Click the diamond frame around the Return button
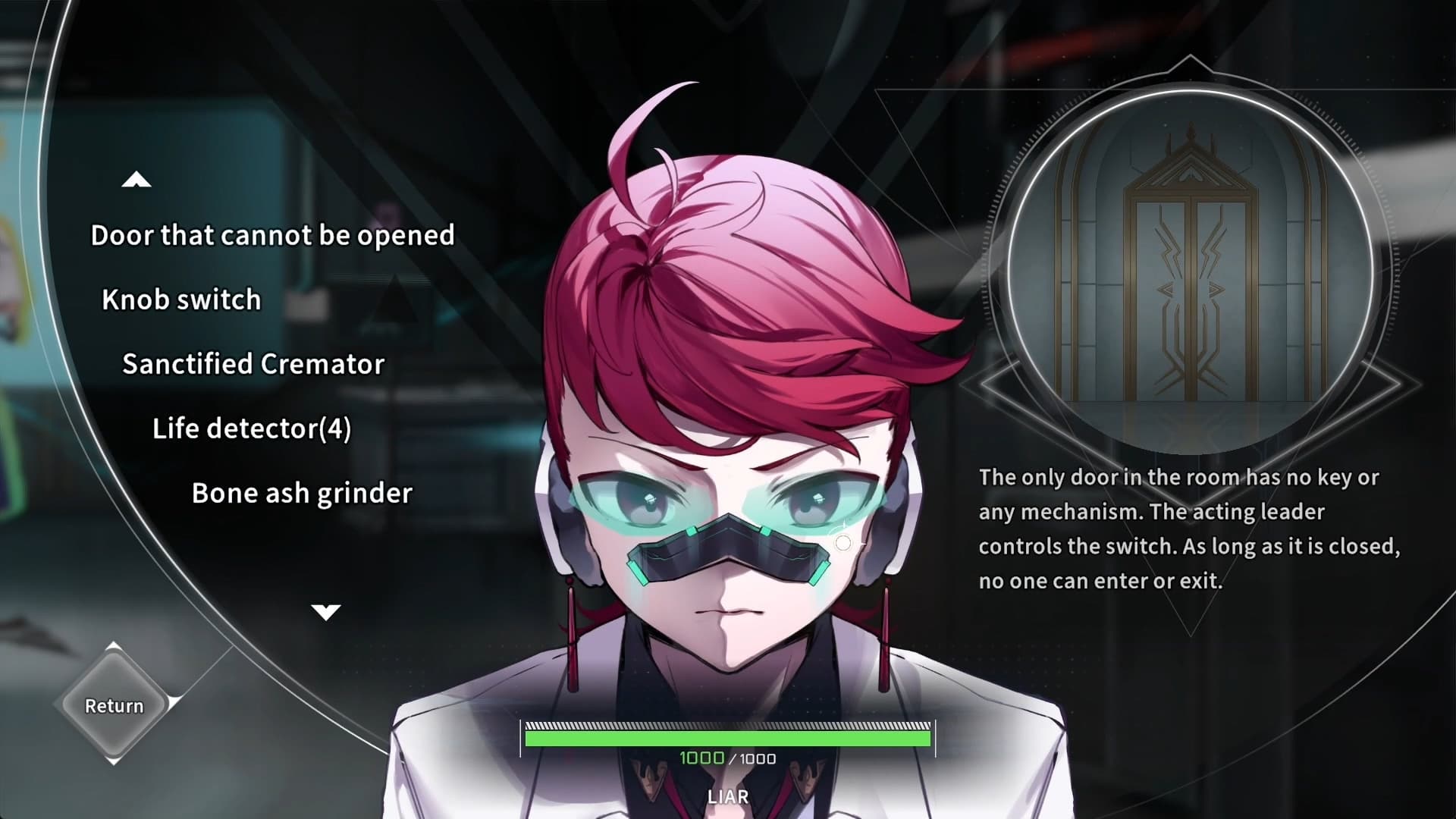1456x819 pixels. [112, 705]
